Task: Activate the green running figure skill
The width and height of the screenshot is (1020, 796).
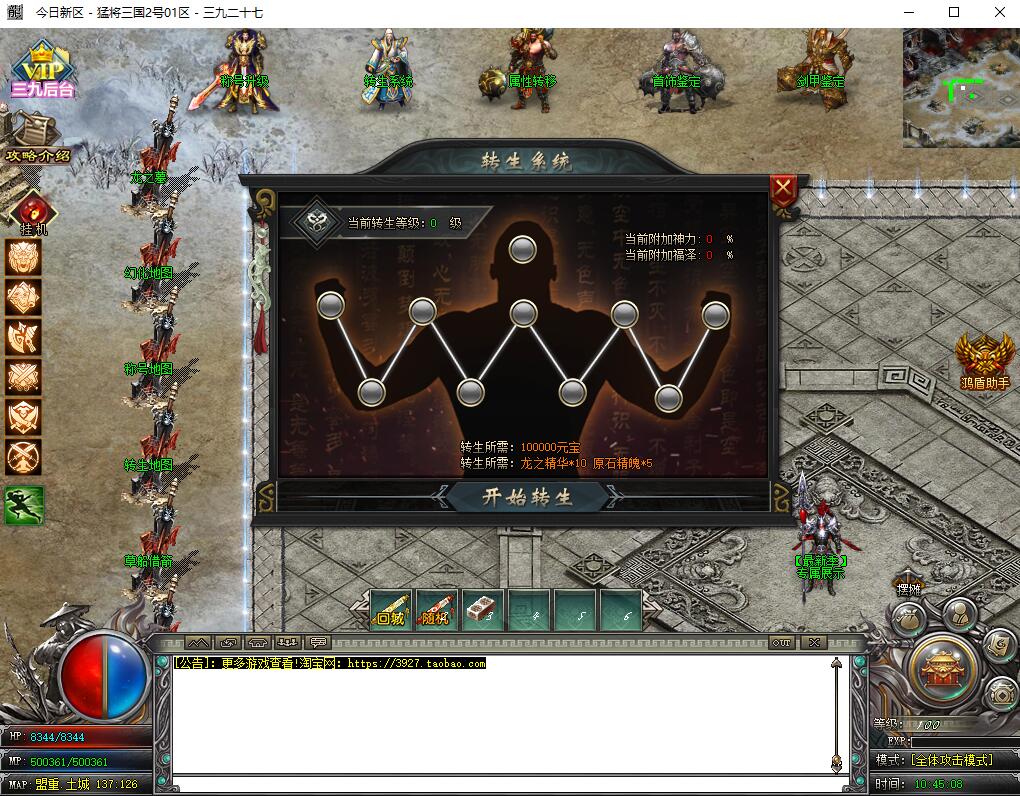Action: [24, 506]
